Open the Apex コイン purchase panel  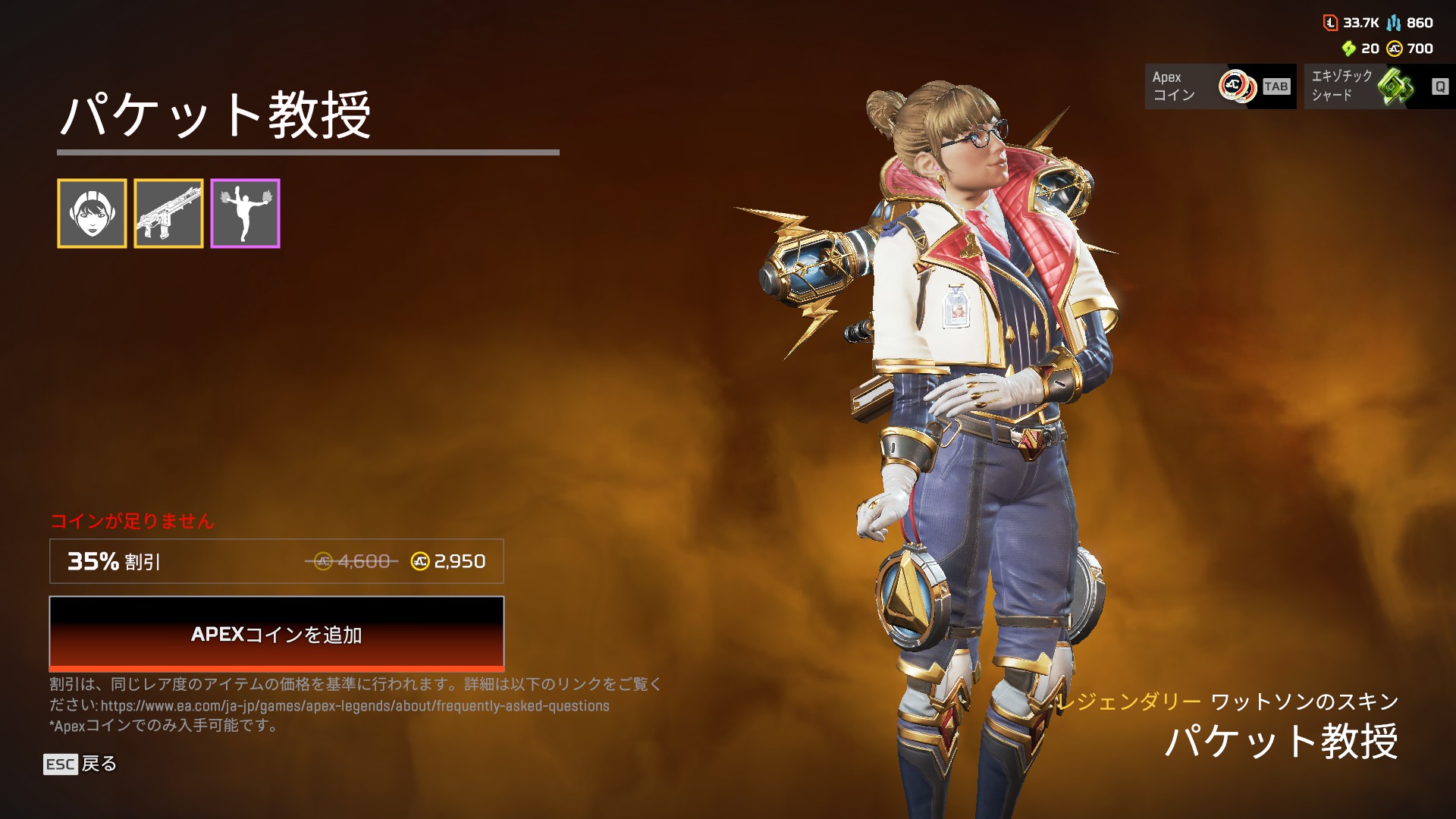point(1219,86)
